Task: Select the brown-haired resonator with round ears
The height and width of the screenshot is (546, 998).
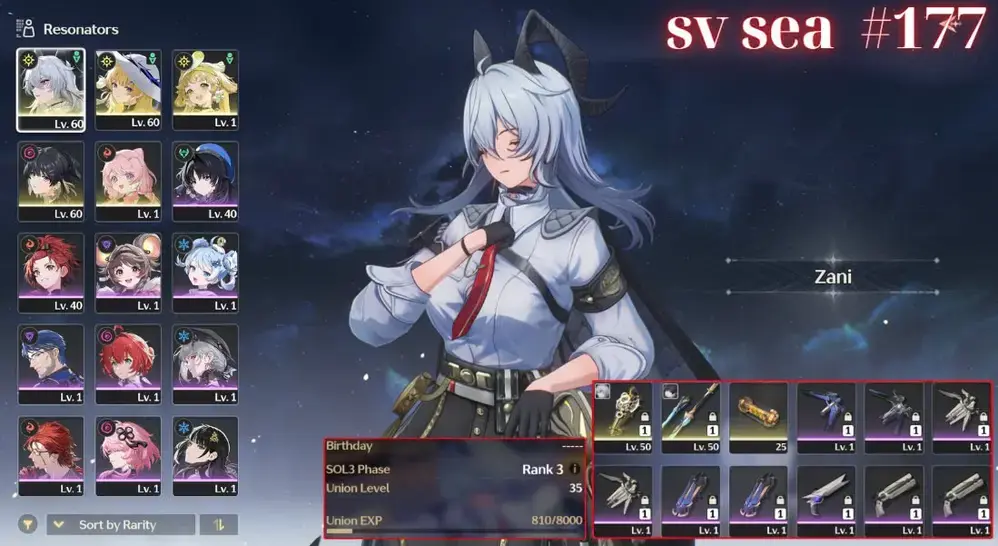Action: [x=128, y=272]
